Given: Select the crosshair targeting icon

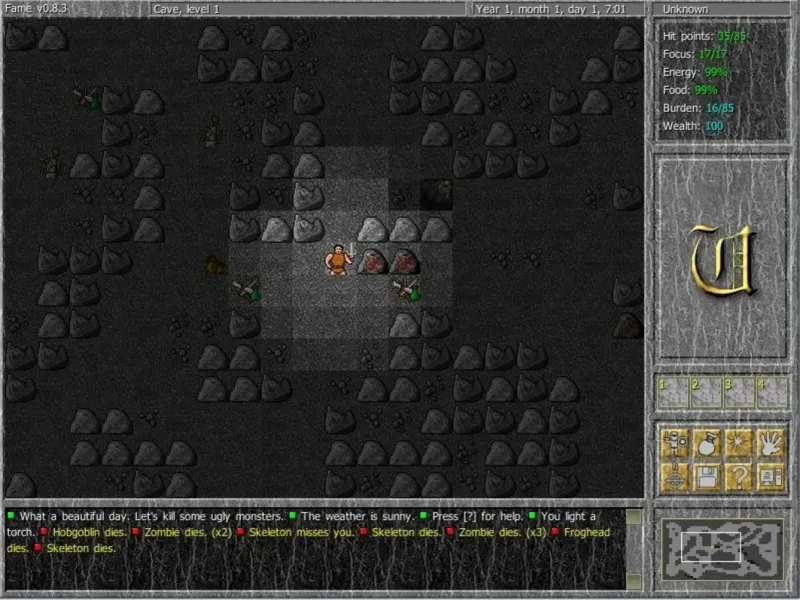Looking at the screenshot, I should (x=674, y=476).
